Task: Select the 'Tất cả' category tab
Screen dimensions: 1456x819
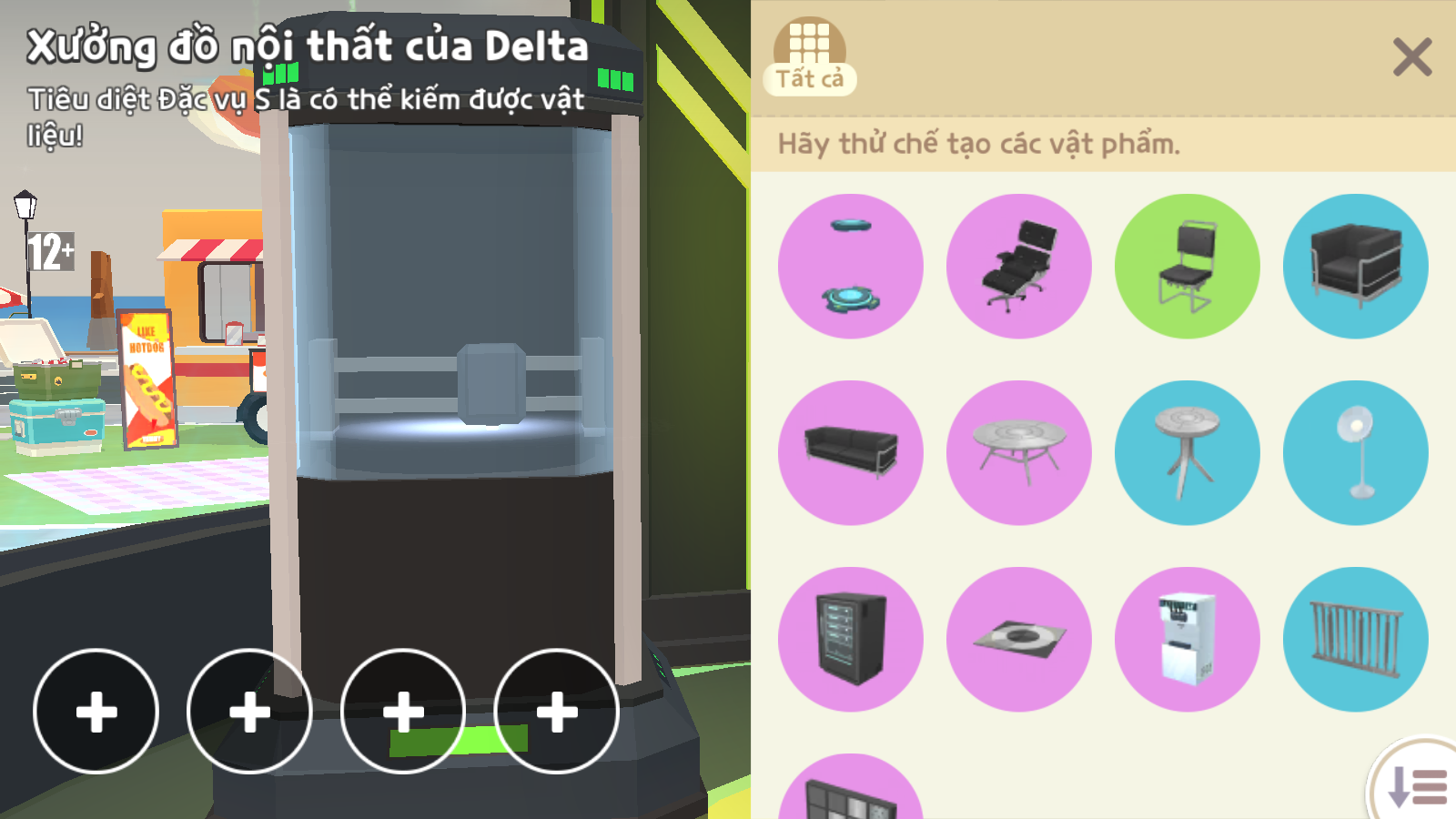Action: pyautogui.click(x=809, y=56)
